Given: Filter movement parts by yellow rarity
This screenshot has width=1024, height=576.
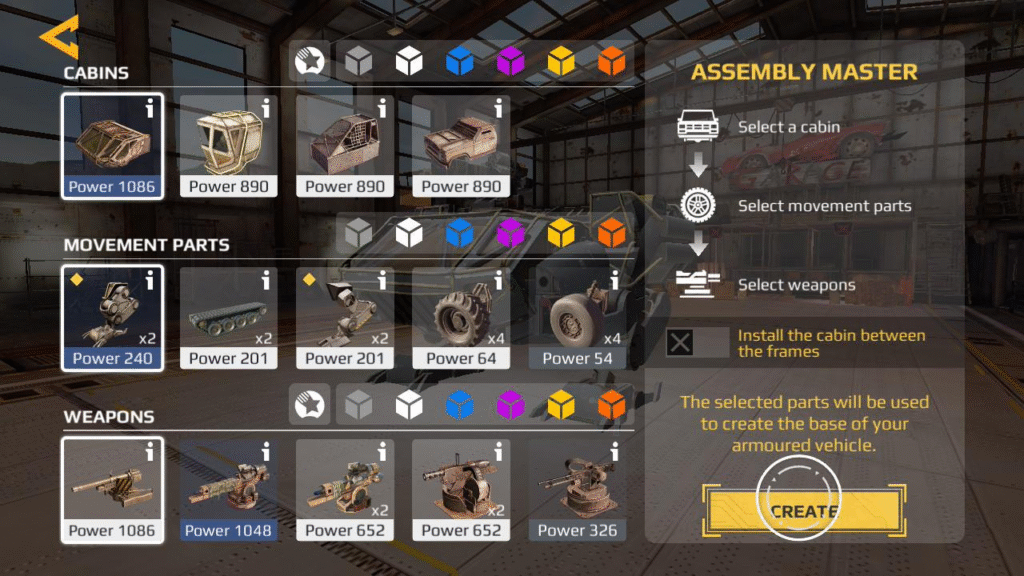Looking at the screenshot, I should [561, 234].
